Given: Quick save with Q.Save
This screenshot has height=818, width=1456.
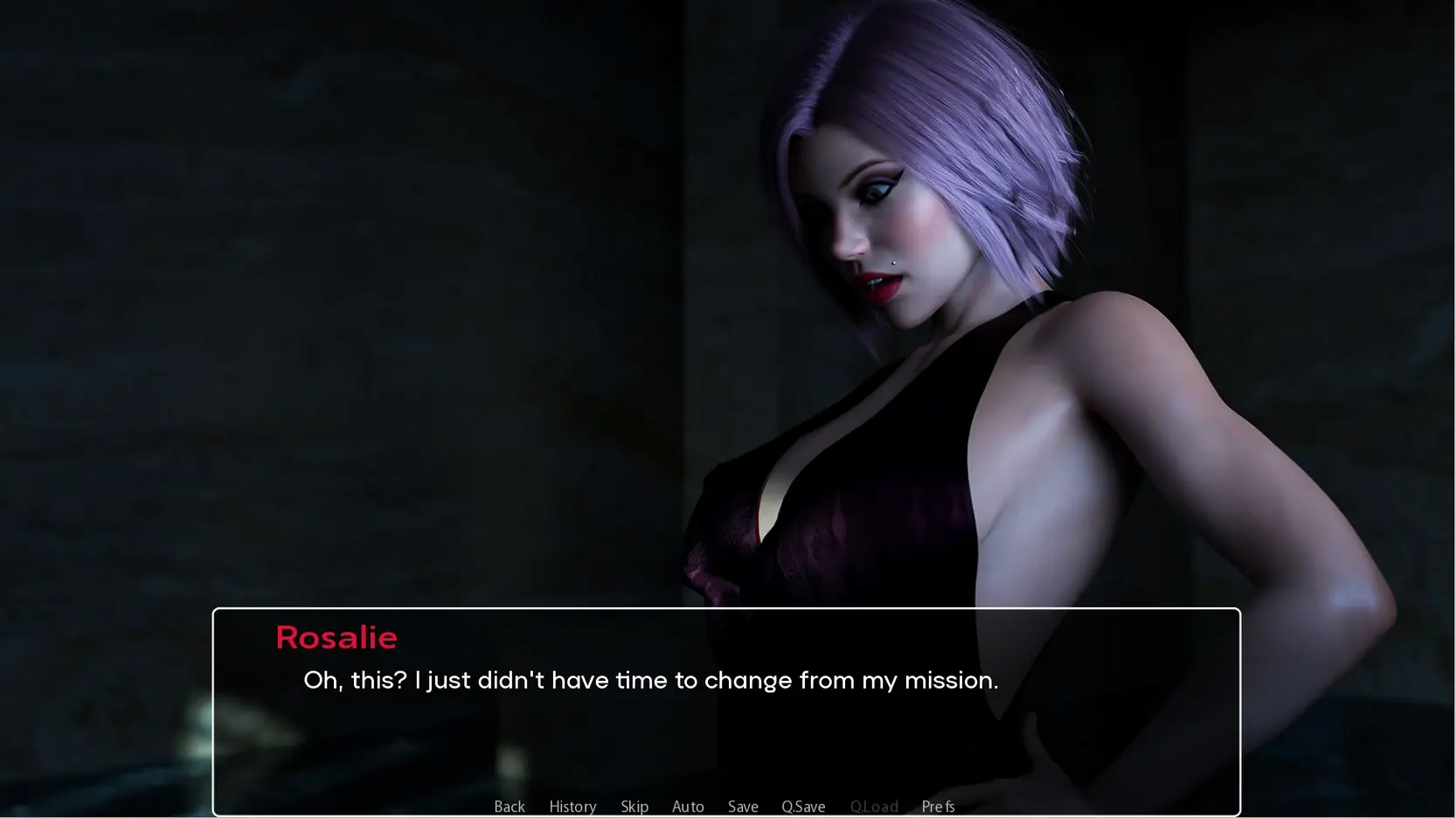Looking at the screenshot, I should point(803,806).
